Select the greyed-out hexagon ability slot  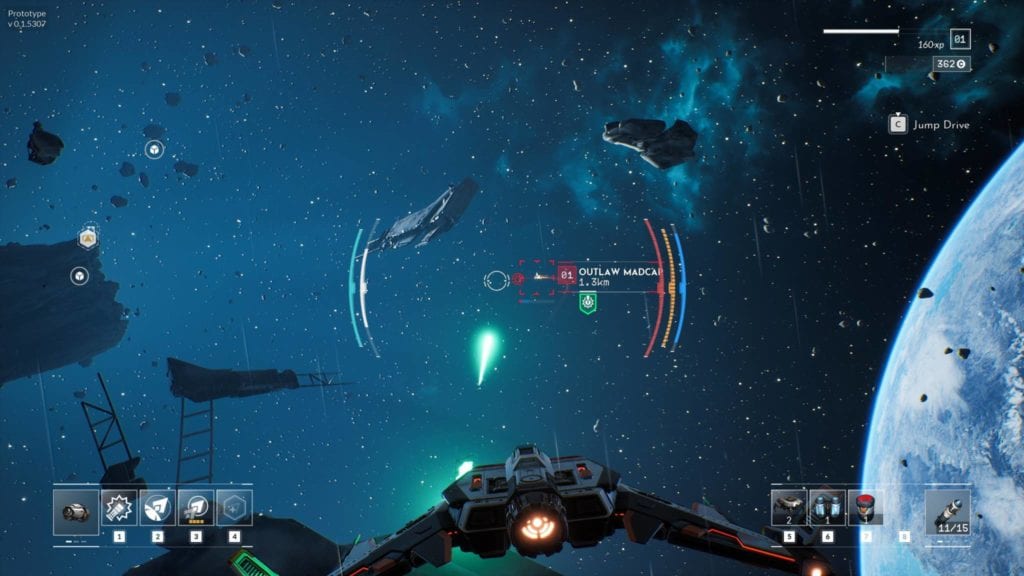[234, 508]
